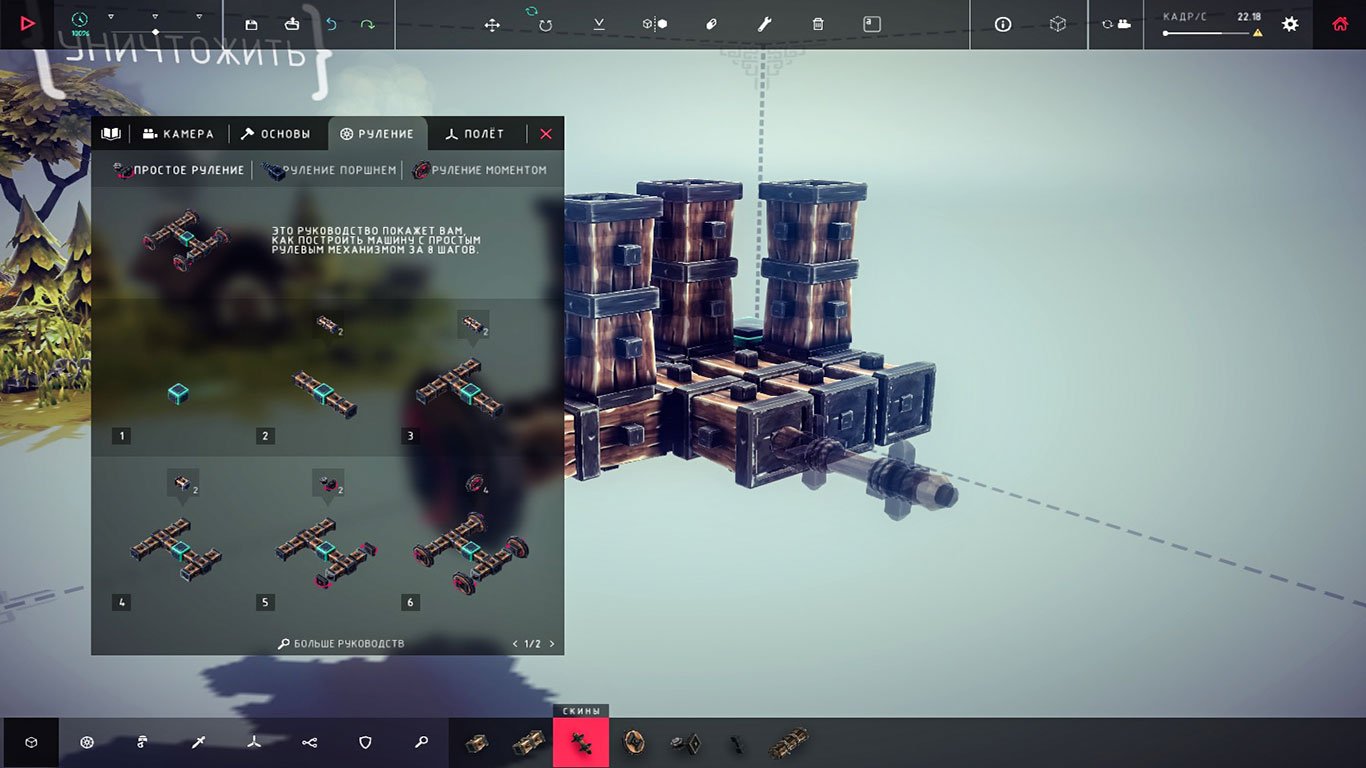The height and width of the screenshot is (768, 1366).
Task: Go to tutorial page 2 using the arrow
Action: (552, 643)
